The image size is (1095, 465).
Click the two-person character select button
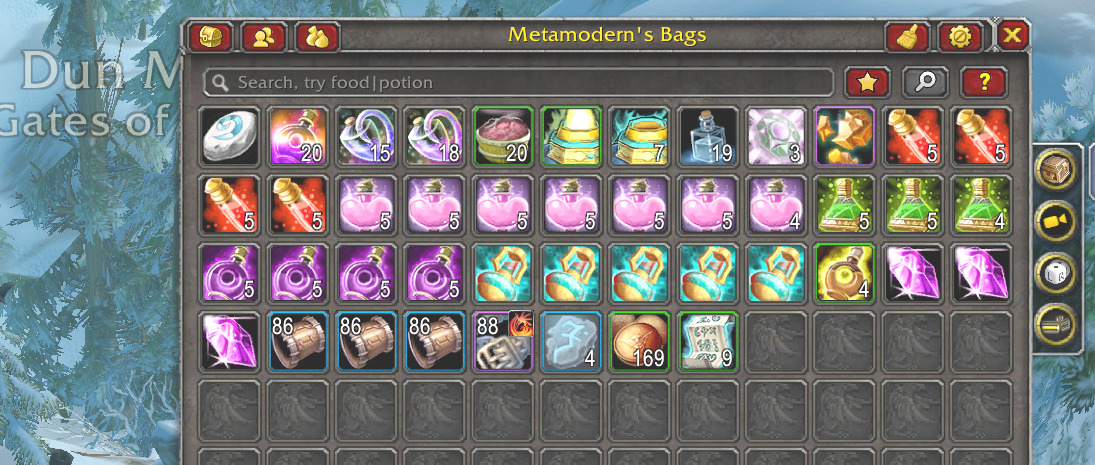click(x=264, y=37)
